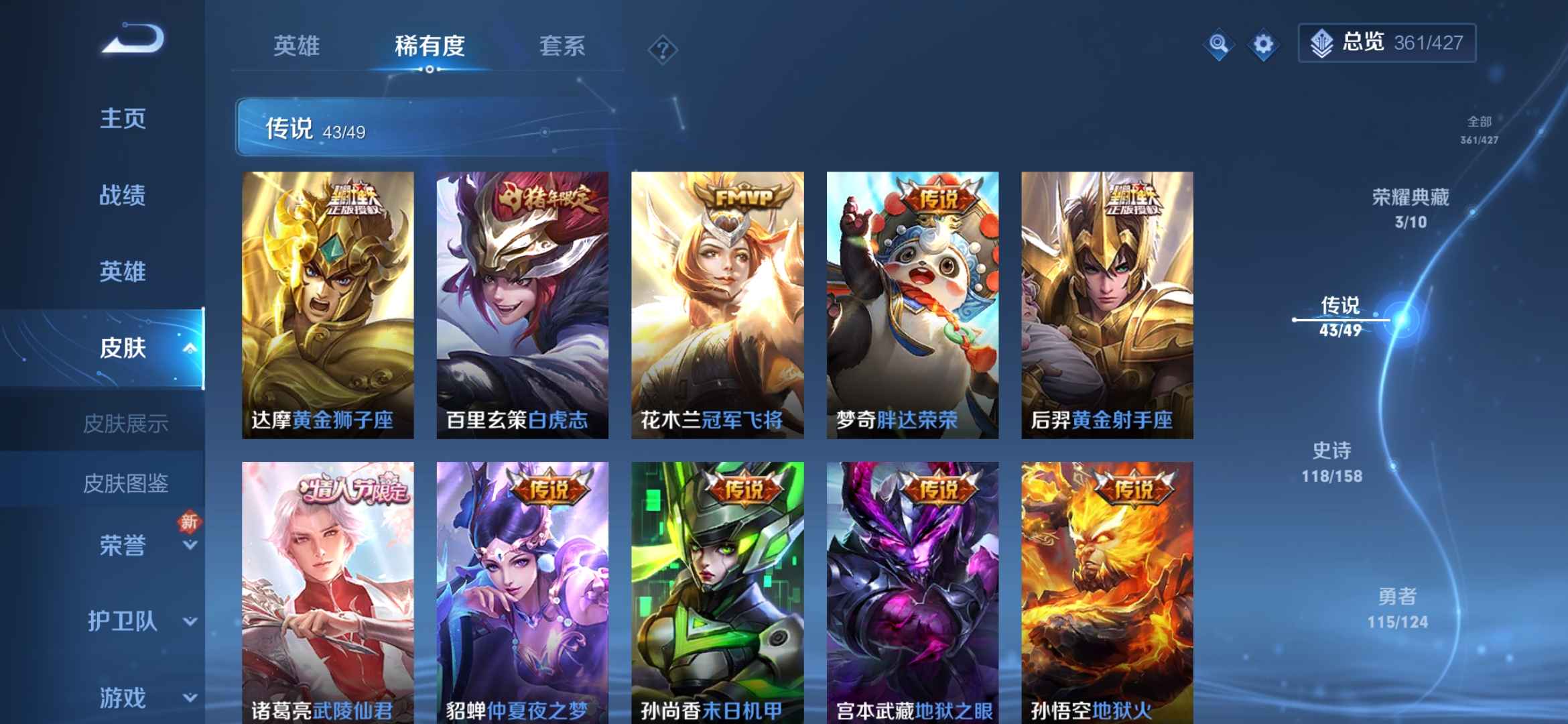The height and width of the screenshot is (724, 1568).
Task: Collapse the 皮肤 section with its up chevron
Action: click(191, 347)
